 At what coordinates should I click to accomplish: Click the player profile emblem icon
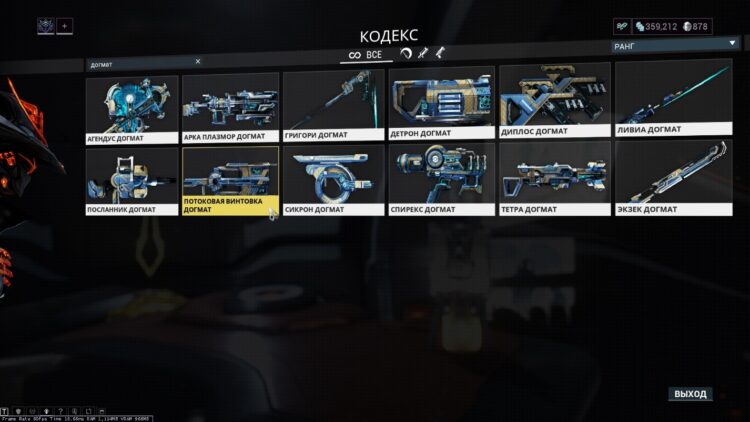coord(46,26)
